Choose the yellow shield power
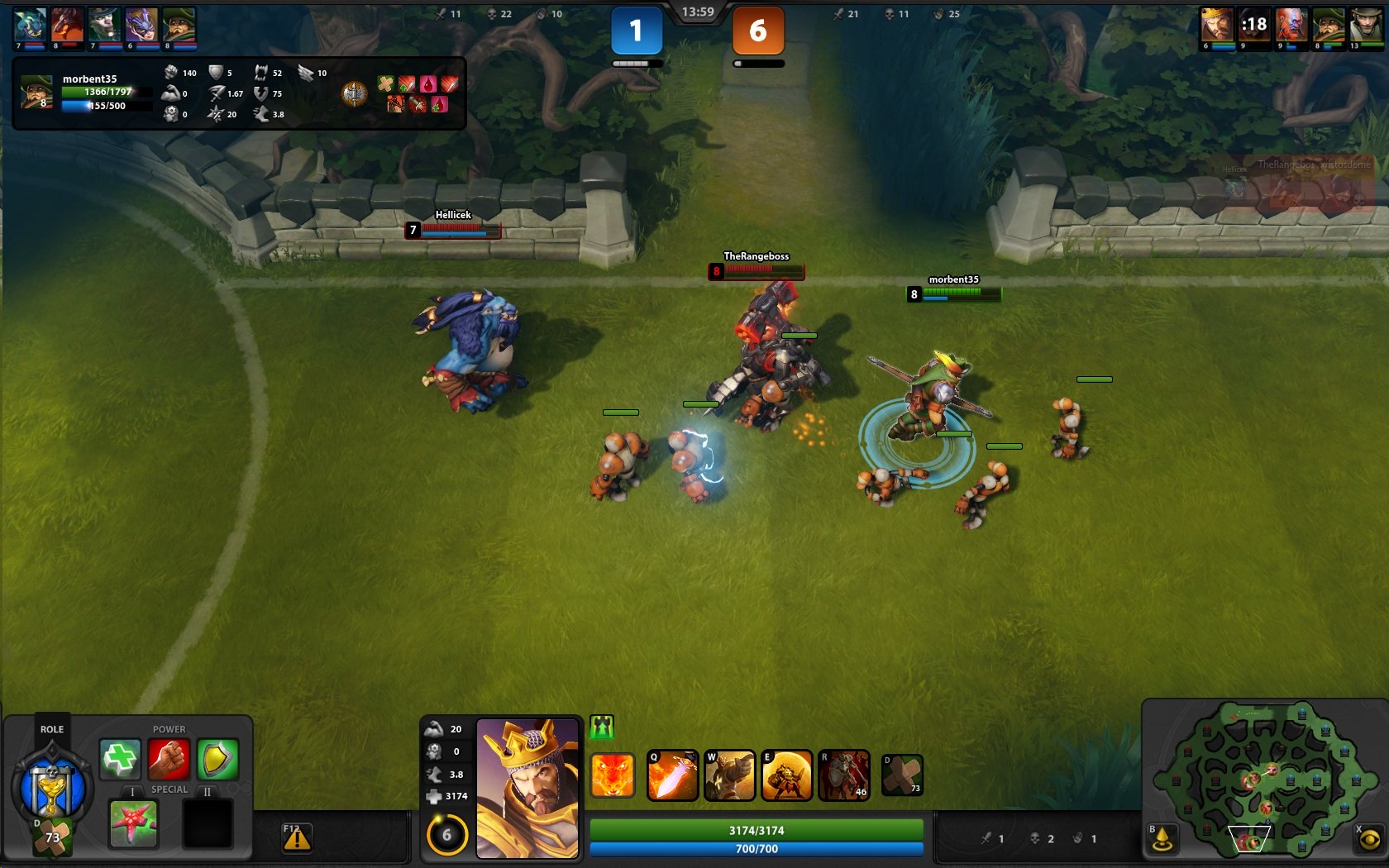This screenshot has width=1389, height=868. click(217, 758)
